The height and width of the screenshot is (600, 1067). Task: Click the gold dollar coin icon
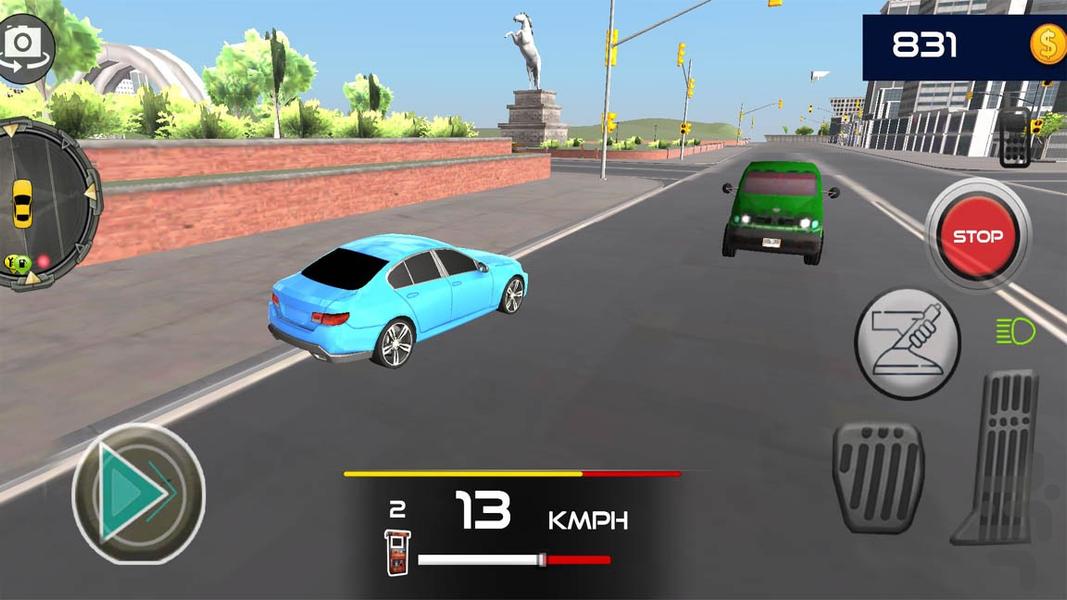tap(1047, 45)
